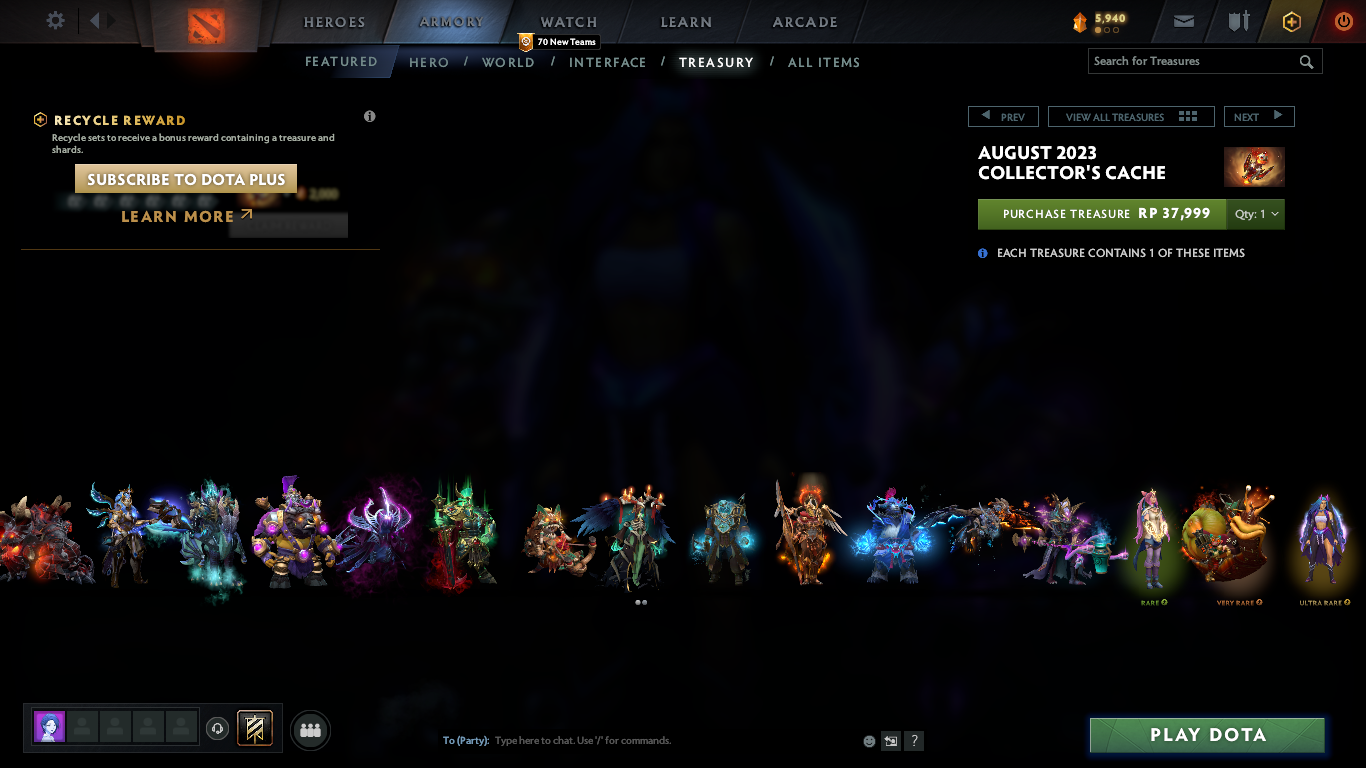Open the Qty: 1 quantity dropdown

click(x=1254, y=213)
